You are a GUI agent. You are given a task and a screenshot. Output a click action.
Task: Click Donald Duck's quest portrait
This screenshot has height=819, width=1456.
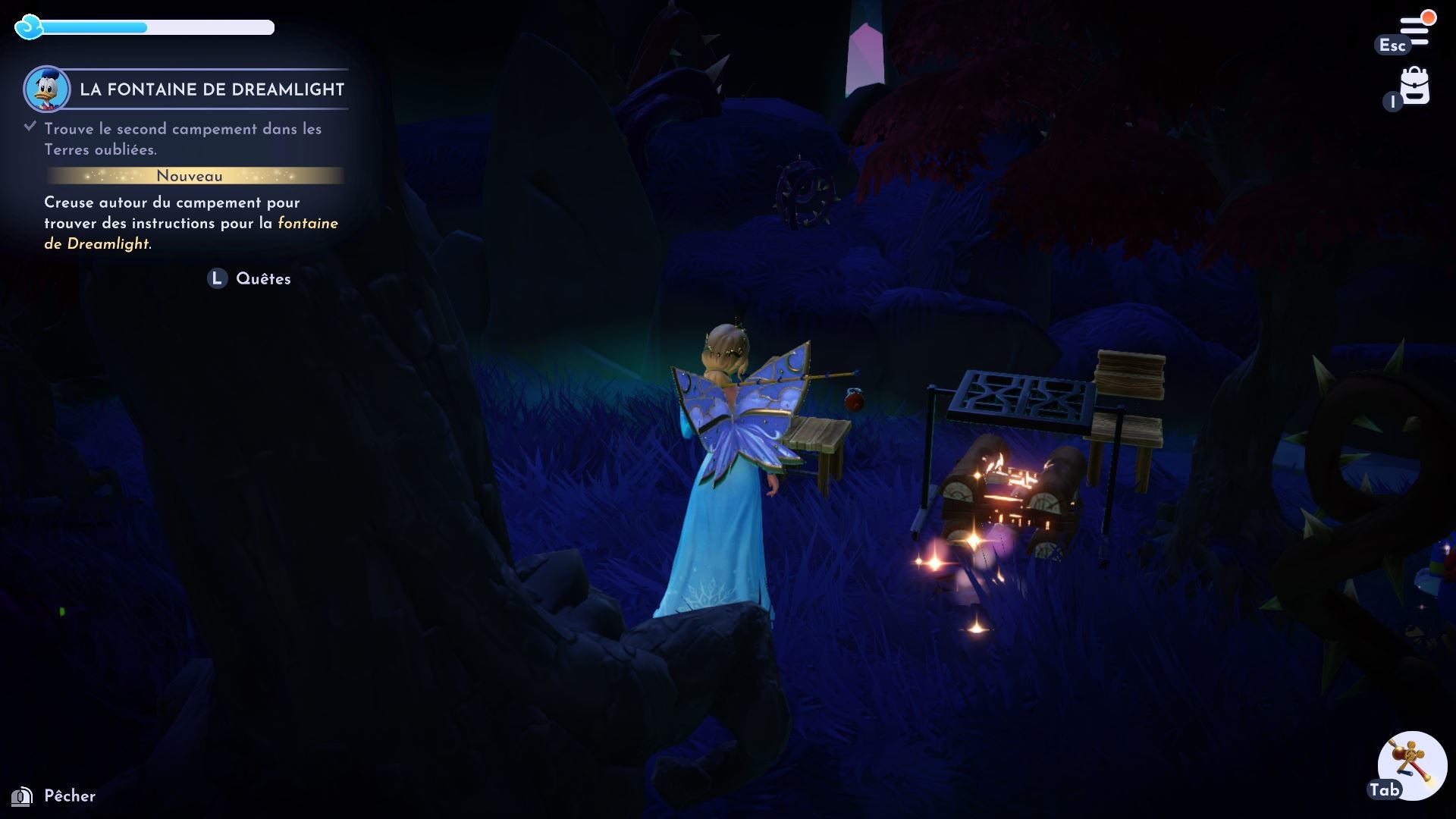[x=47, y=89]
